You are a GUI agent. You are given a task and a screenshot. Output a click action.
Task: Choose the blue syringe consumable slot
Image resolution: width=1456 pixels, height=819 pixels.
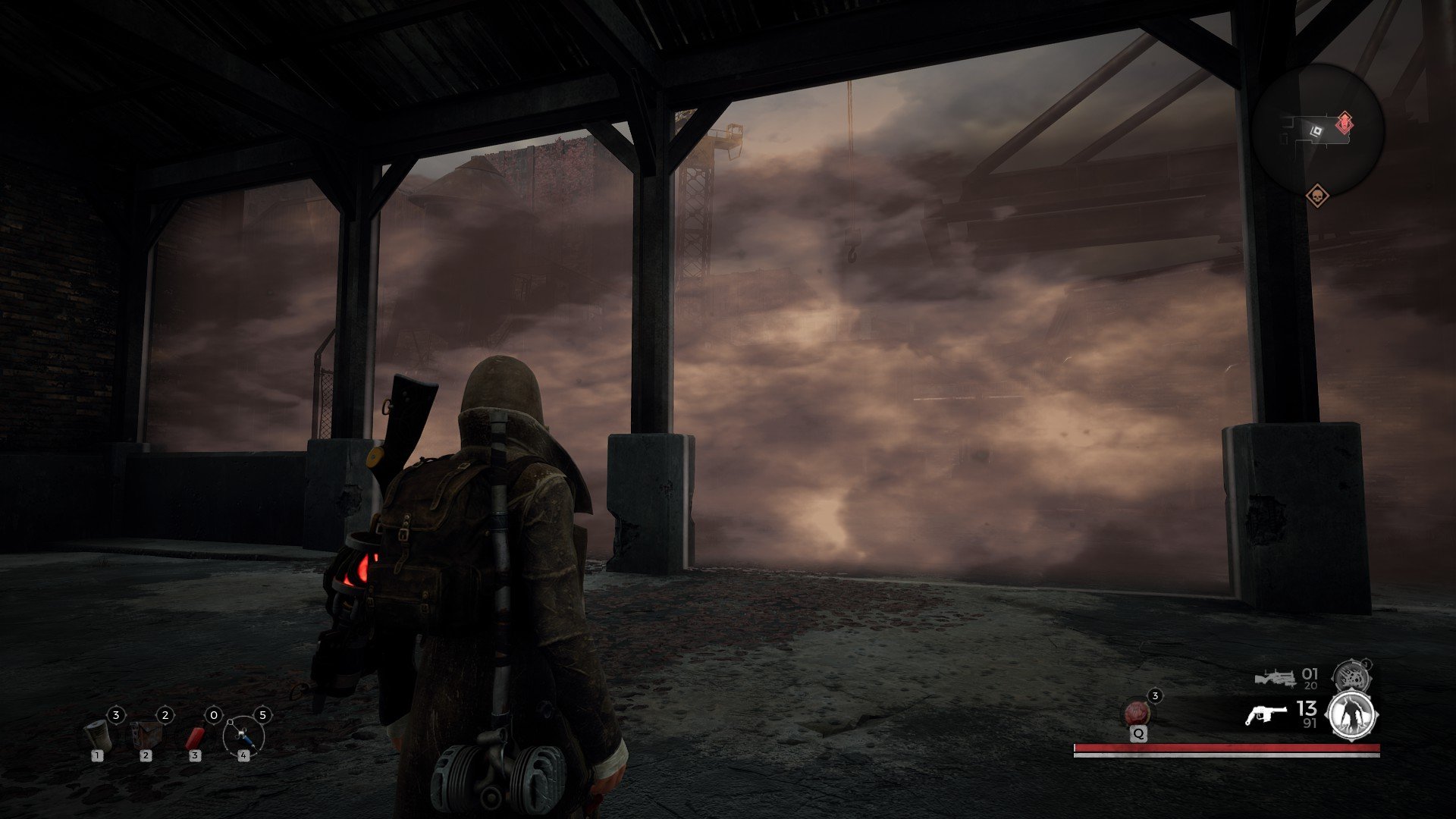[x=243, y=735]
